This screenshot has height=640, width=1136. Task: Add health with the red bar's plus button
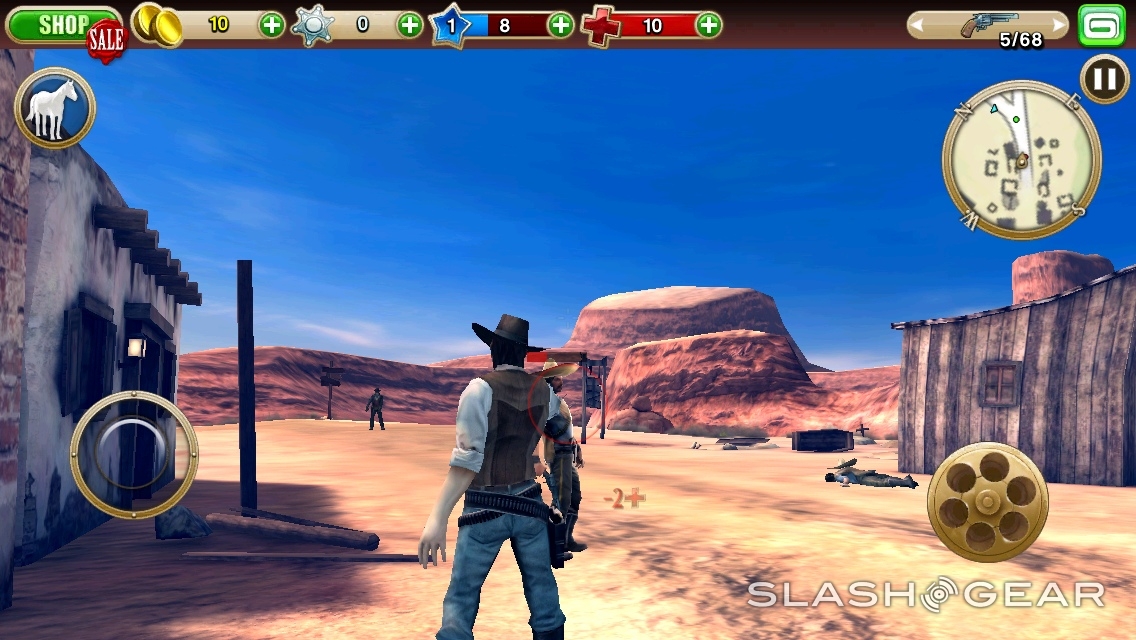[708, 25]
